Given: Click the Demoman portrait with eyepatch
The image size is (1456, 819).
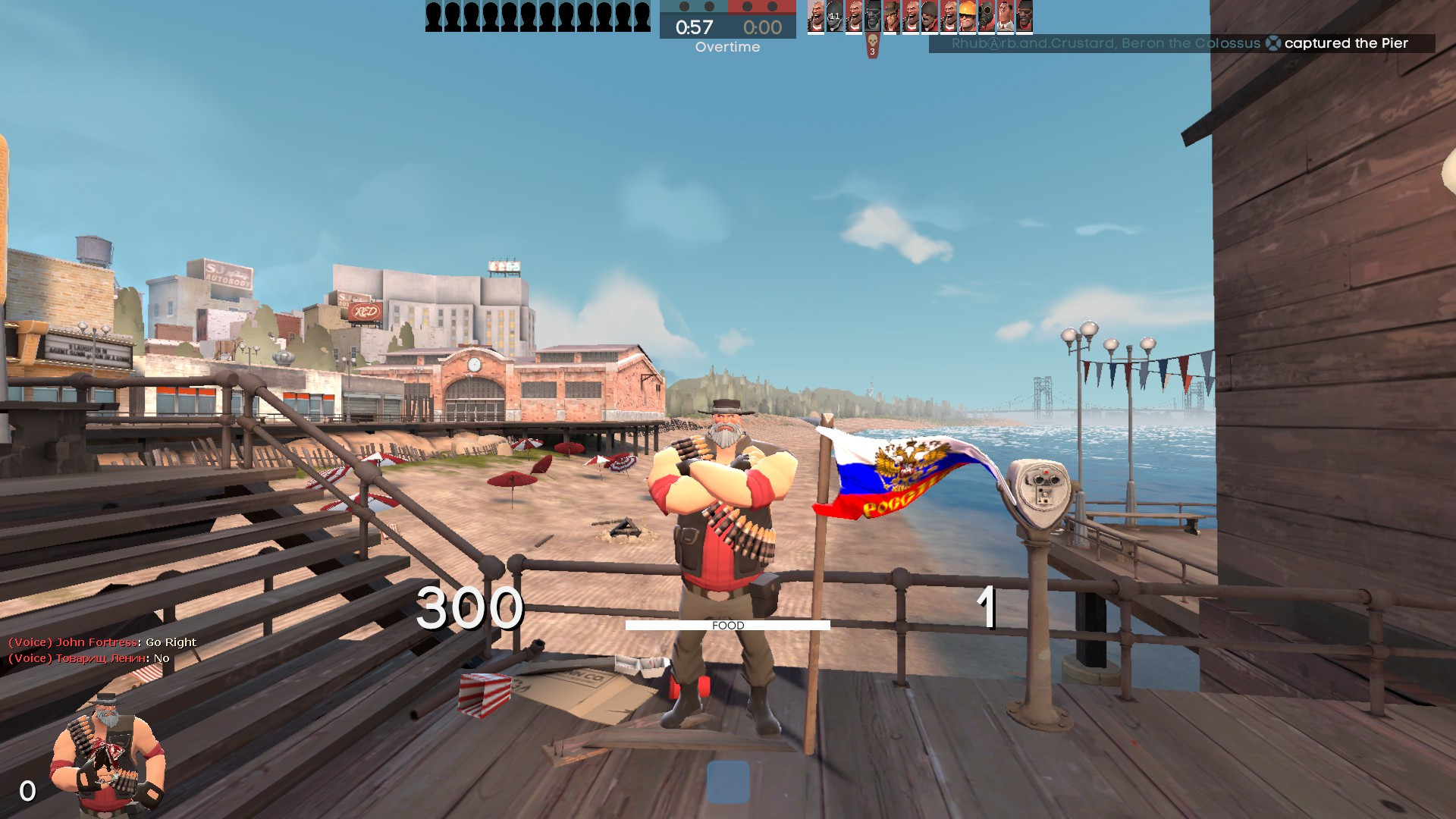Looking at the screenshot, I should (1025, 17).
